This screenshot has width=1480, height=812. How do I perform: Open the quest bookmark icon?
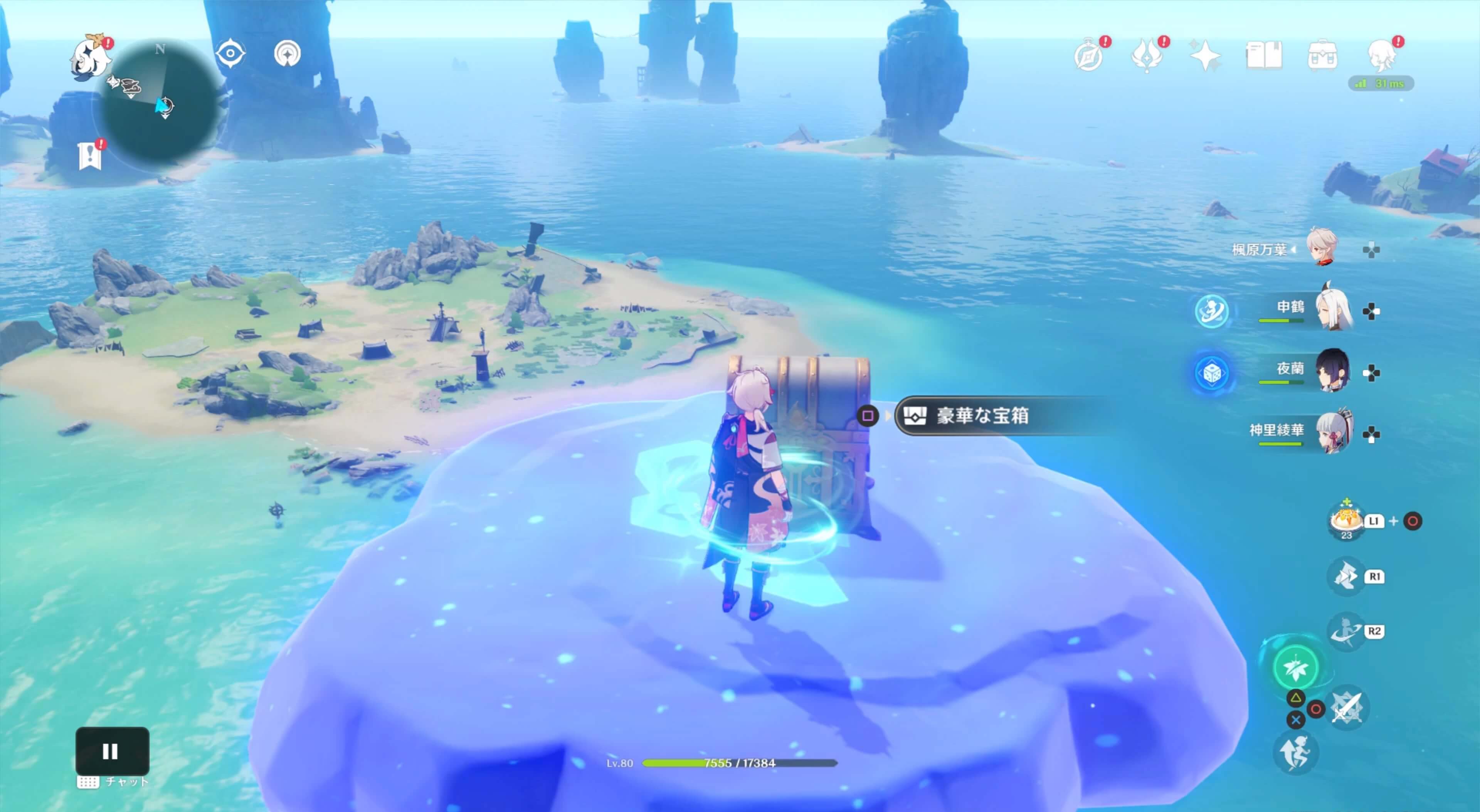tap(90, 156)
